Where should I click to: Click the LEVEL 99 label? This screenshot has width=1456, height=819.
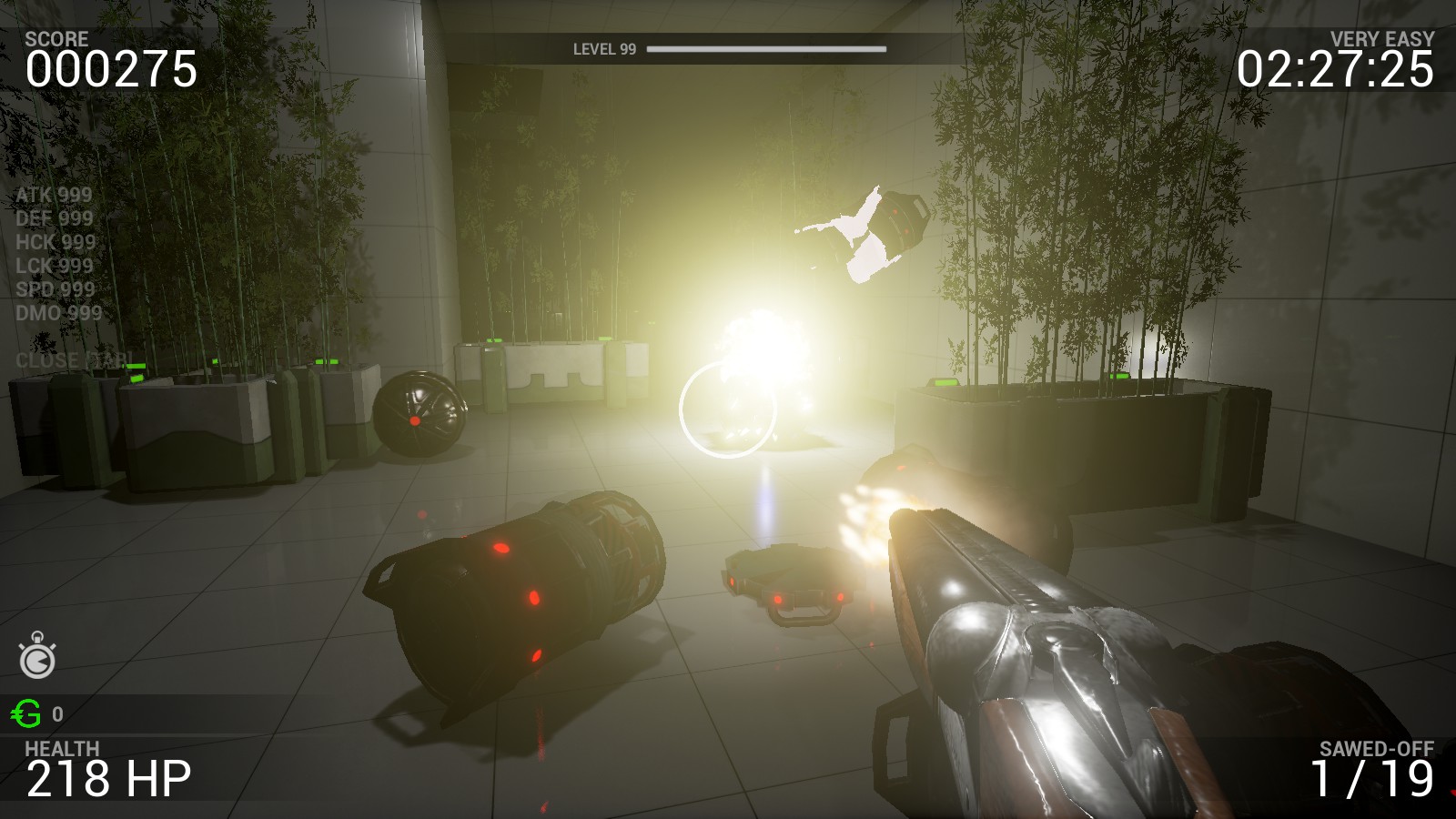click(x=602, y=47)
